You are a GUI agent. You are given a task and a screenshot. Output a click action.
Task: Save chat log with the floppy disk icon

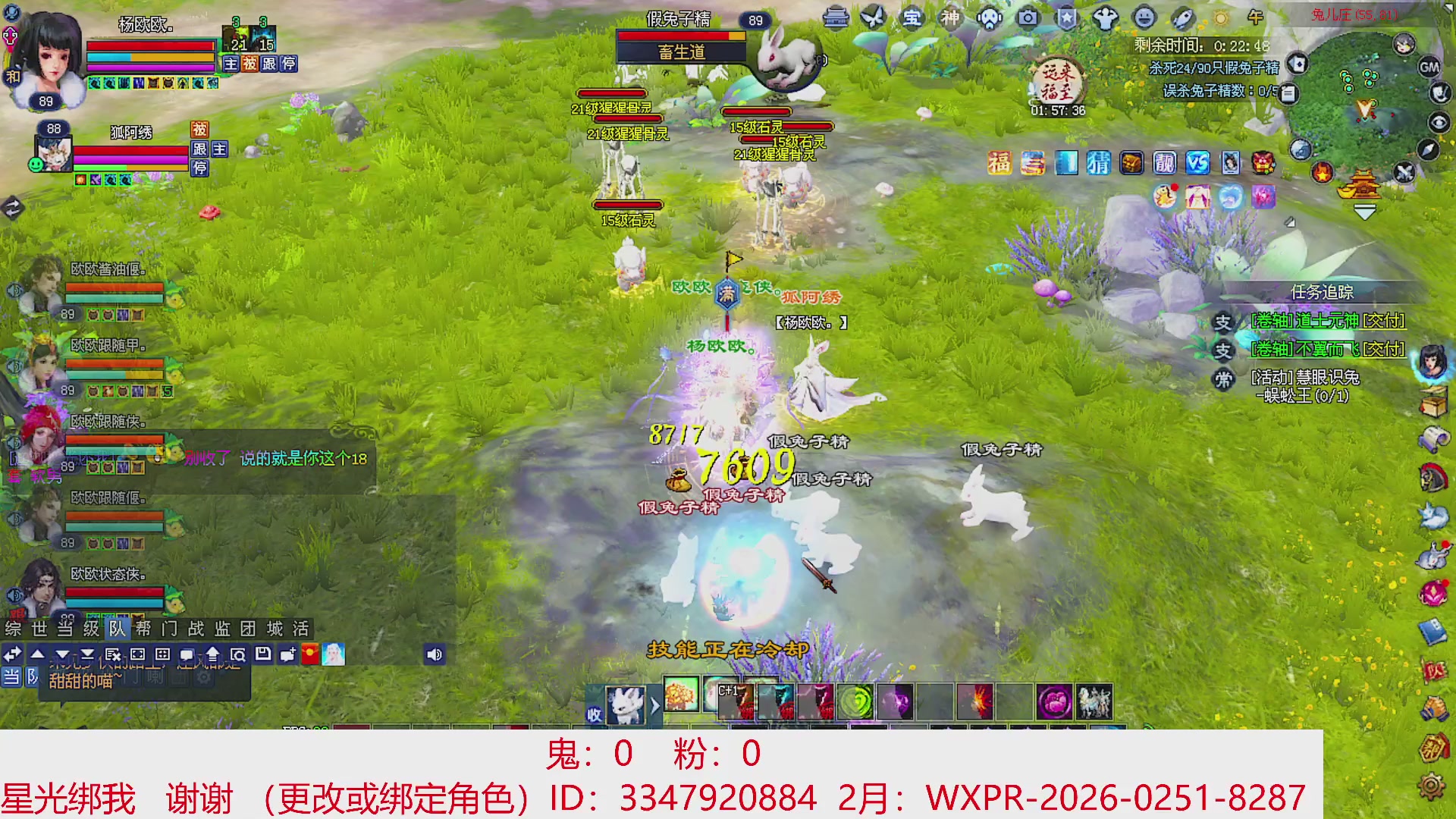point(265,654)
